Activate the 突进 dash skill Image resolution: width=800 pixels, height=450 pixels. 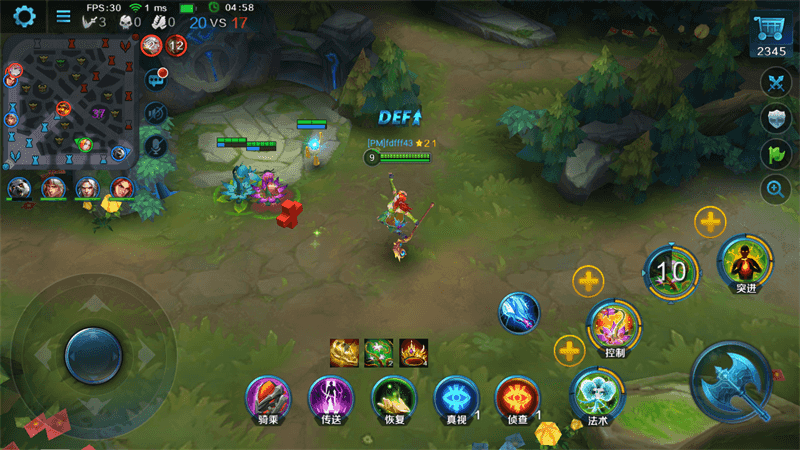[x=745, y=263]
